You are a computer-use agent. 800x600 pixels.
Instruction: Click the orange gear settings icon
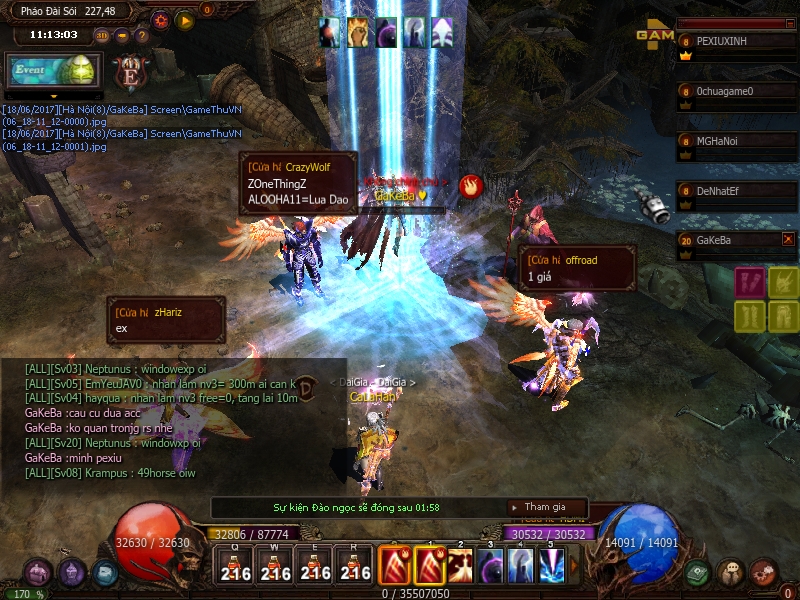point(161,20)
